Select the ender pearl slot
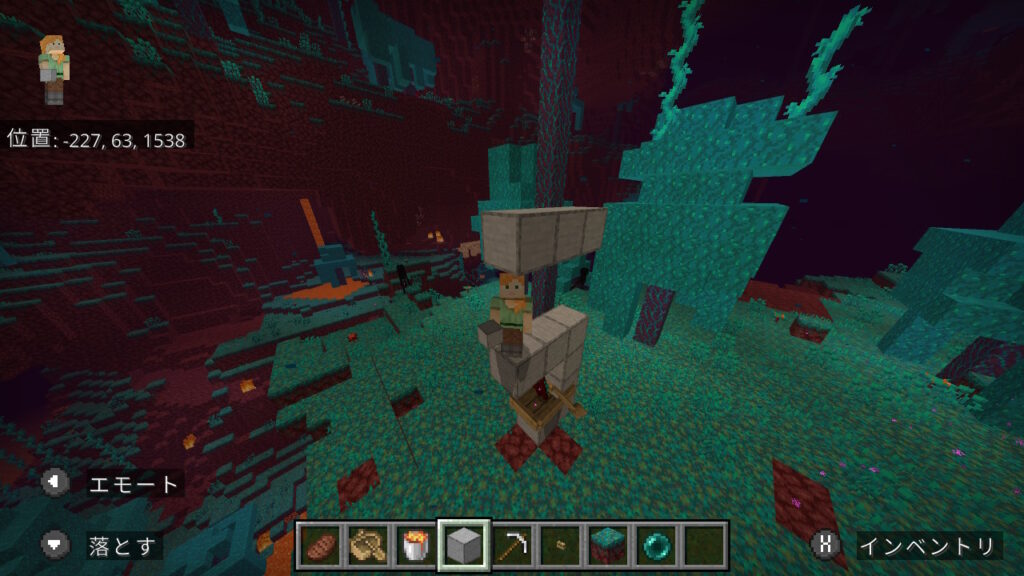The image size is (1024, 576). 656,545
